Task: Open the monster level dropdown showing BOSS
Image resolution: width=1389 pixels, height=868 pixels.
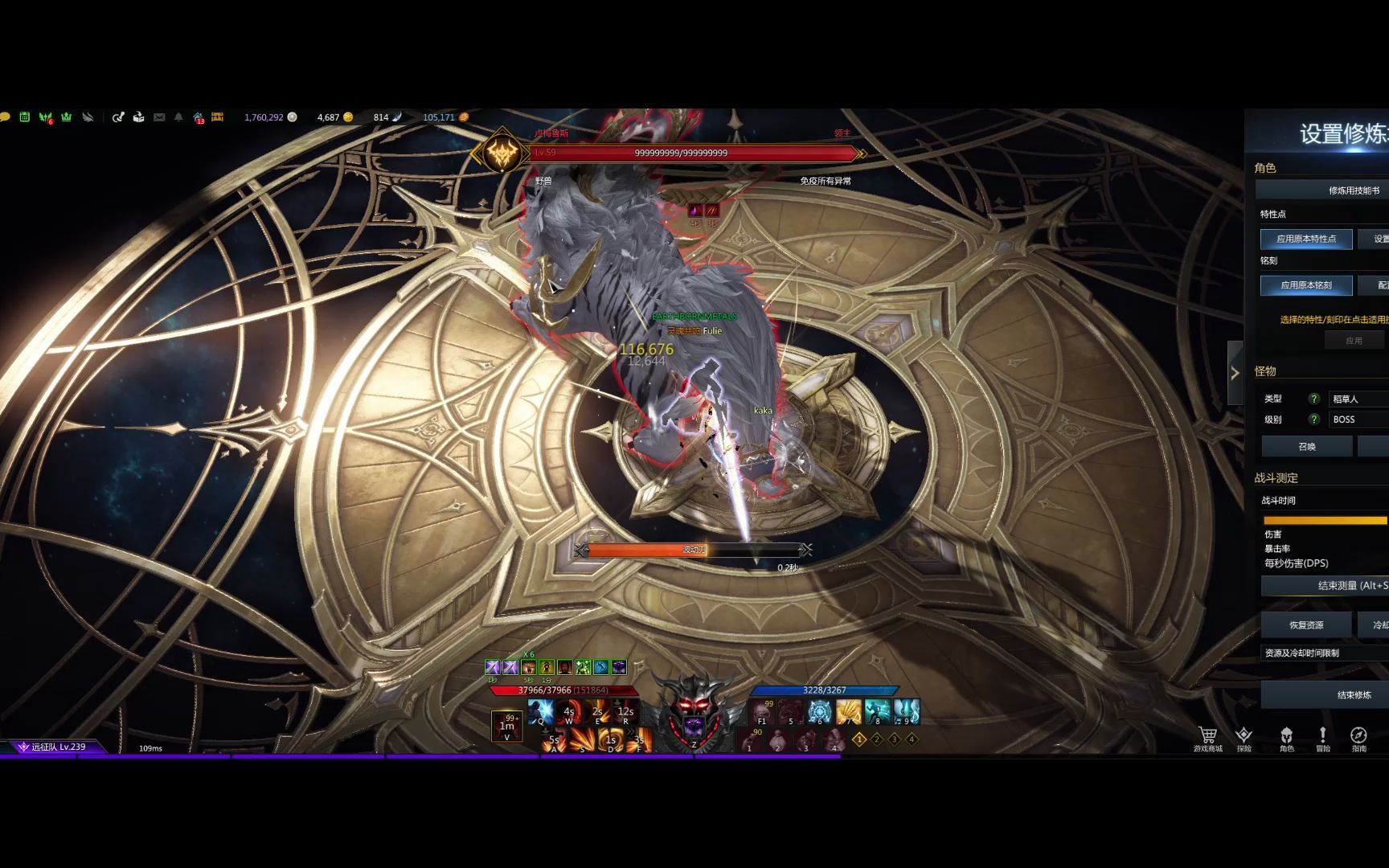Action: coord(1357,420)
